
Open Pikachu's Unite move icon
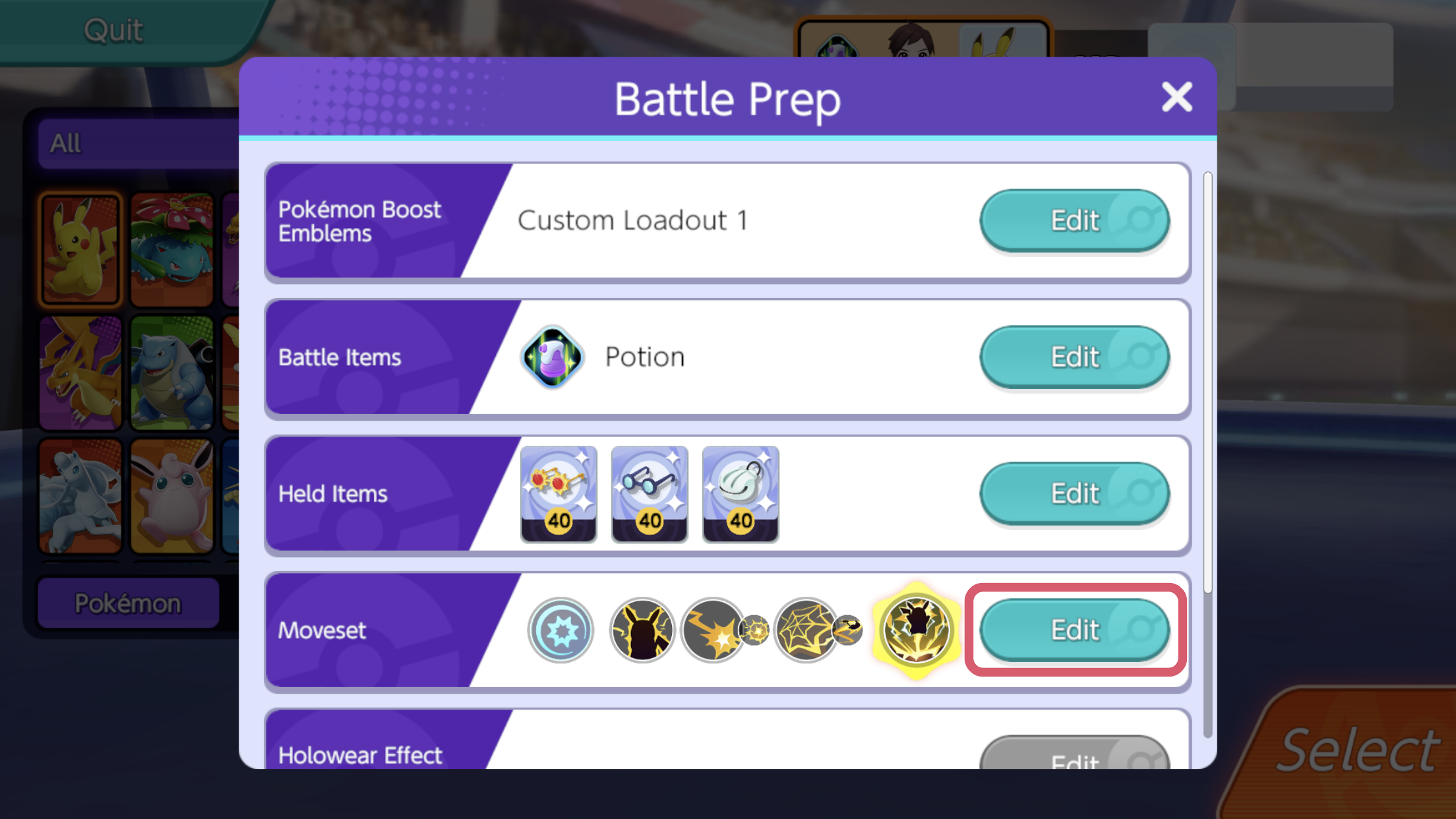(917, 630)
